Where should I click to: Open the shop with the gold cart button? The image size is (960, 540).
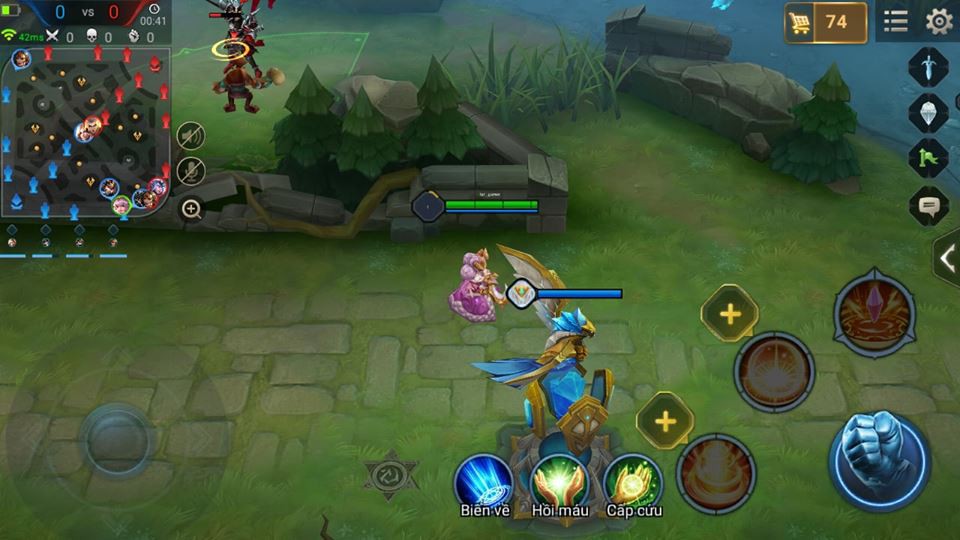(x=825, y=22)
